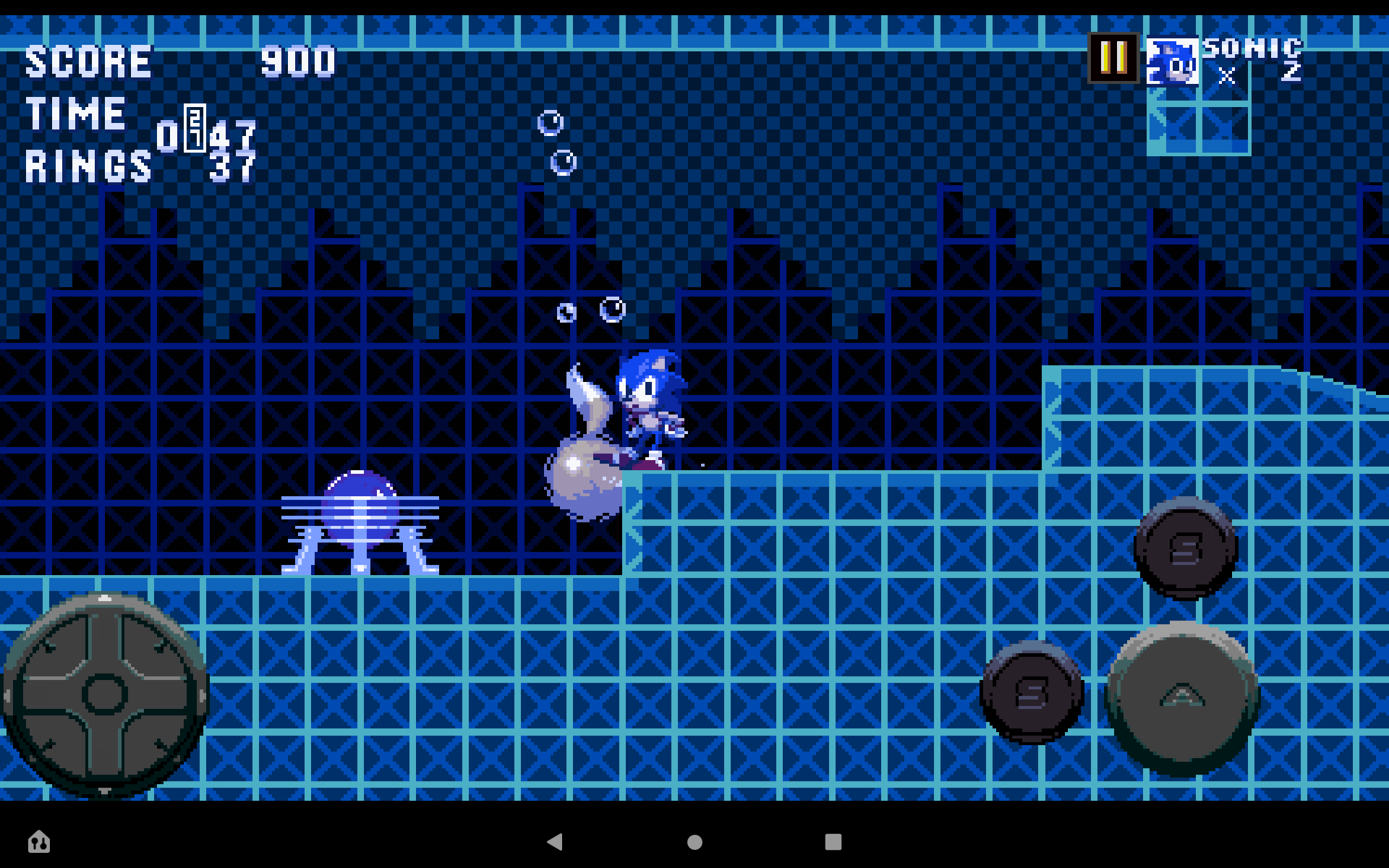Tap the SCORE value 900

tap(298, 61)
